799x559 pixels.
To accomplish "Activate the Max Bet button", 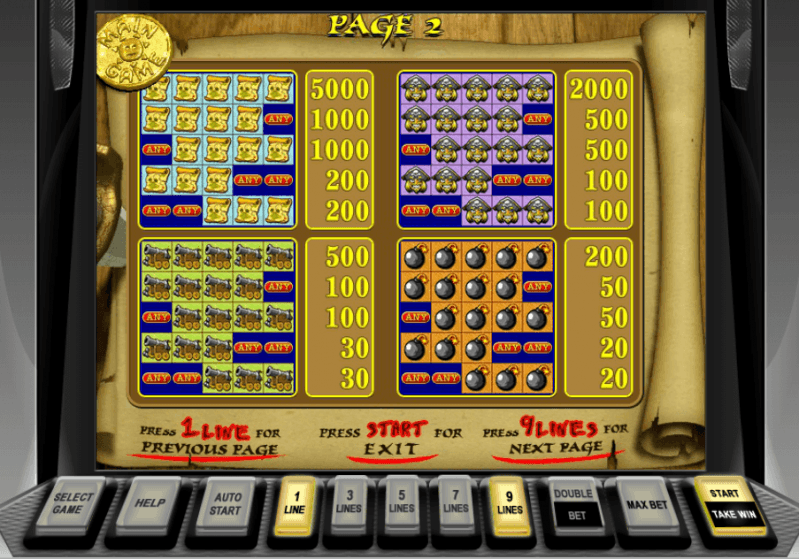I will (x=647, y=502).
